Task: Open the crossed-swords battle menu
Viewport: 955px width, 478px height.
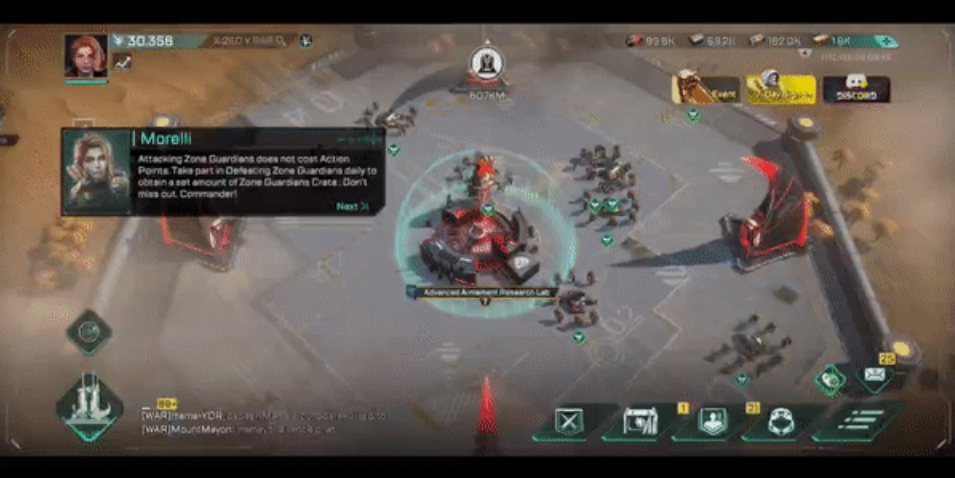Action: pyautogui.click(x=568, y=423)
